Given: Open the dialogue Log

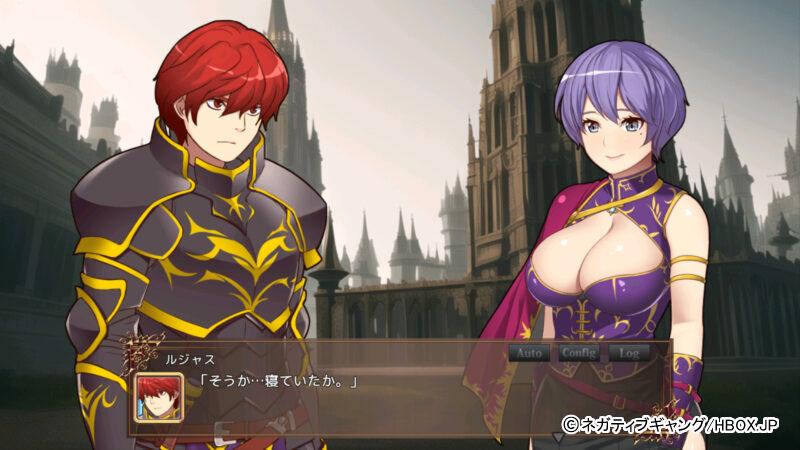Looking at the screenshot, I should (x=628, y=353).
